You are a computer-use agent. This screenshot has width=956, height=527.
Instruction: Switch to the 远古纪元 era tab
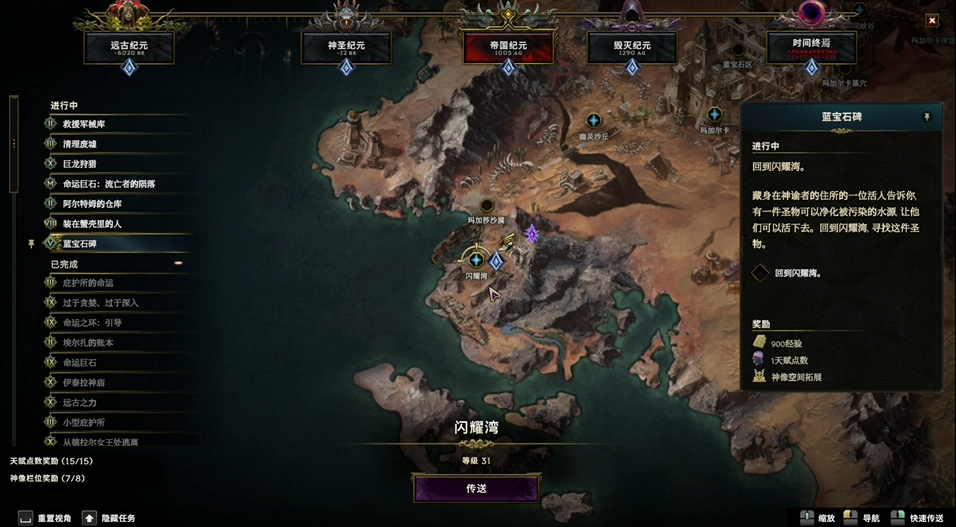pyautogui.click(x=129, y=46)
